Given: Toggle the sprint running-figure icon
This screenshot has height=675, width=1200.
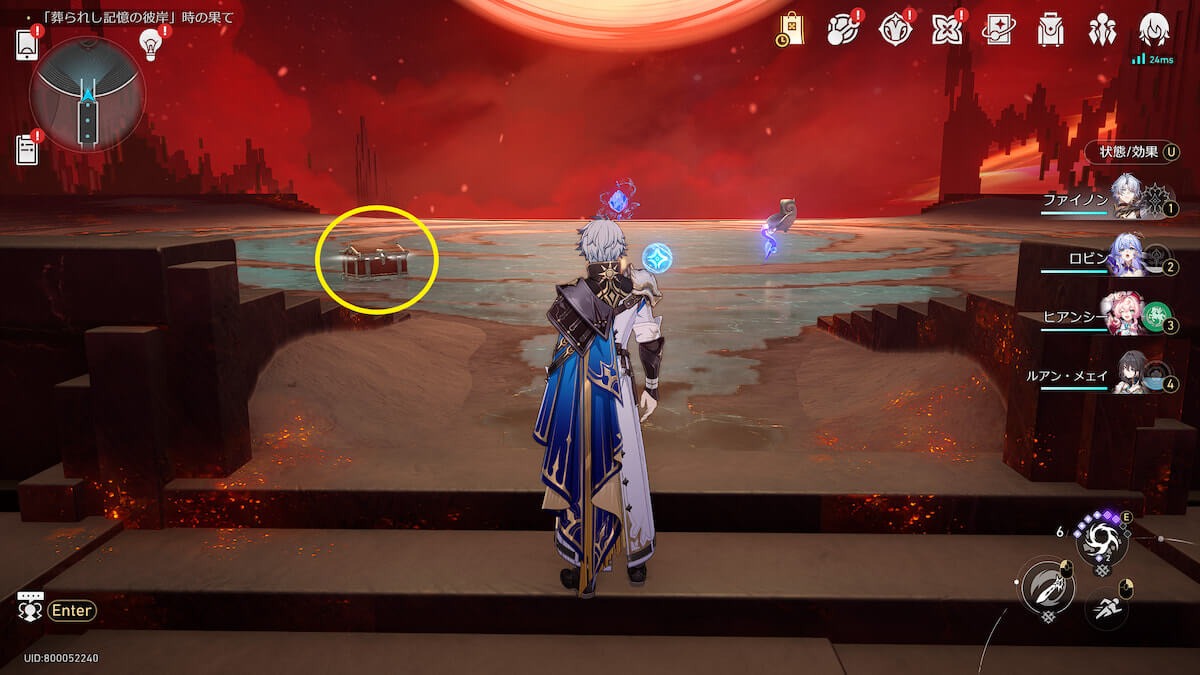Looking at the screenshot, I should tap(1107, 607).
